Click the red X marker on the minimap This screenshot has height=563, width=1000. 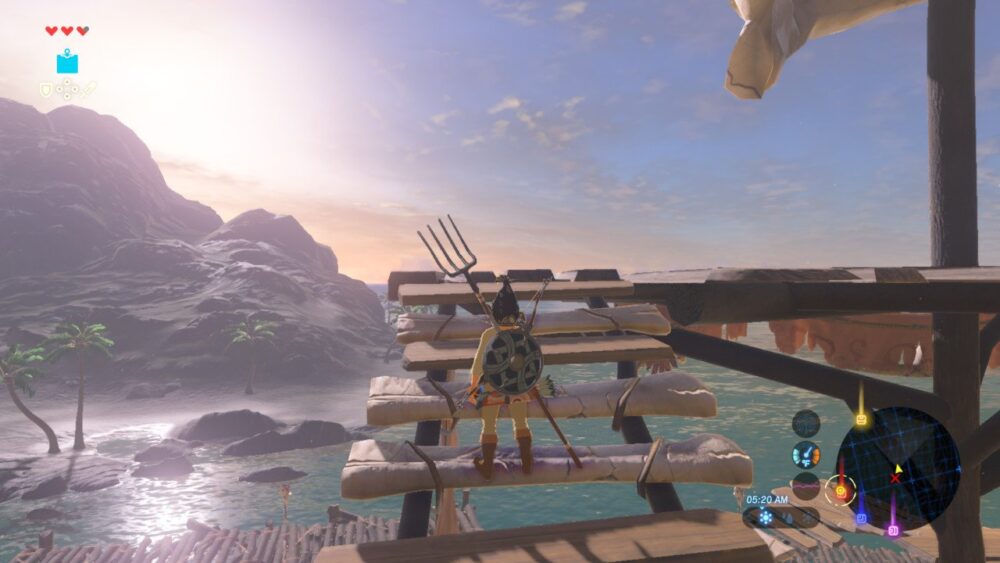click(895, 478)
